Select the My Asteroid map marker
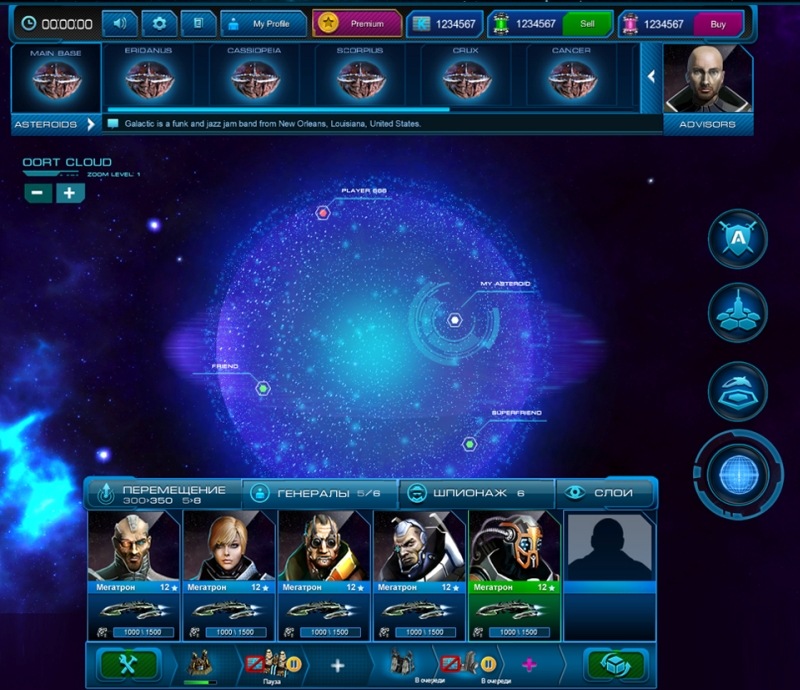Viewport: 800px width, 690px height. coord(454,320)
